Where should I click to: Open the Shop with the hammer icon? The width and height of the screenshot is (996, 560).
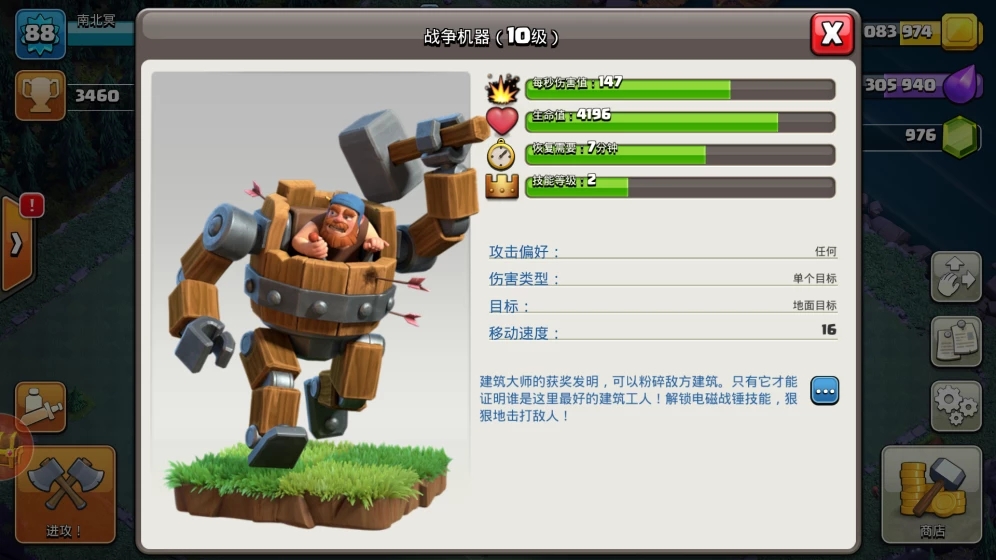931,494
